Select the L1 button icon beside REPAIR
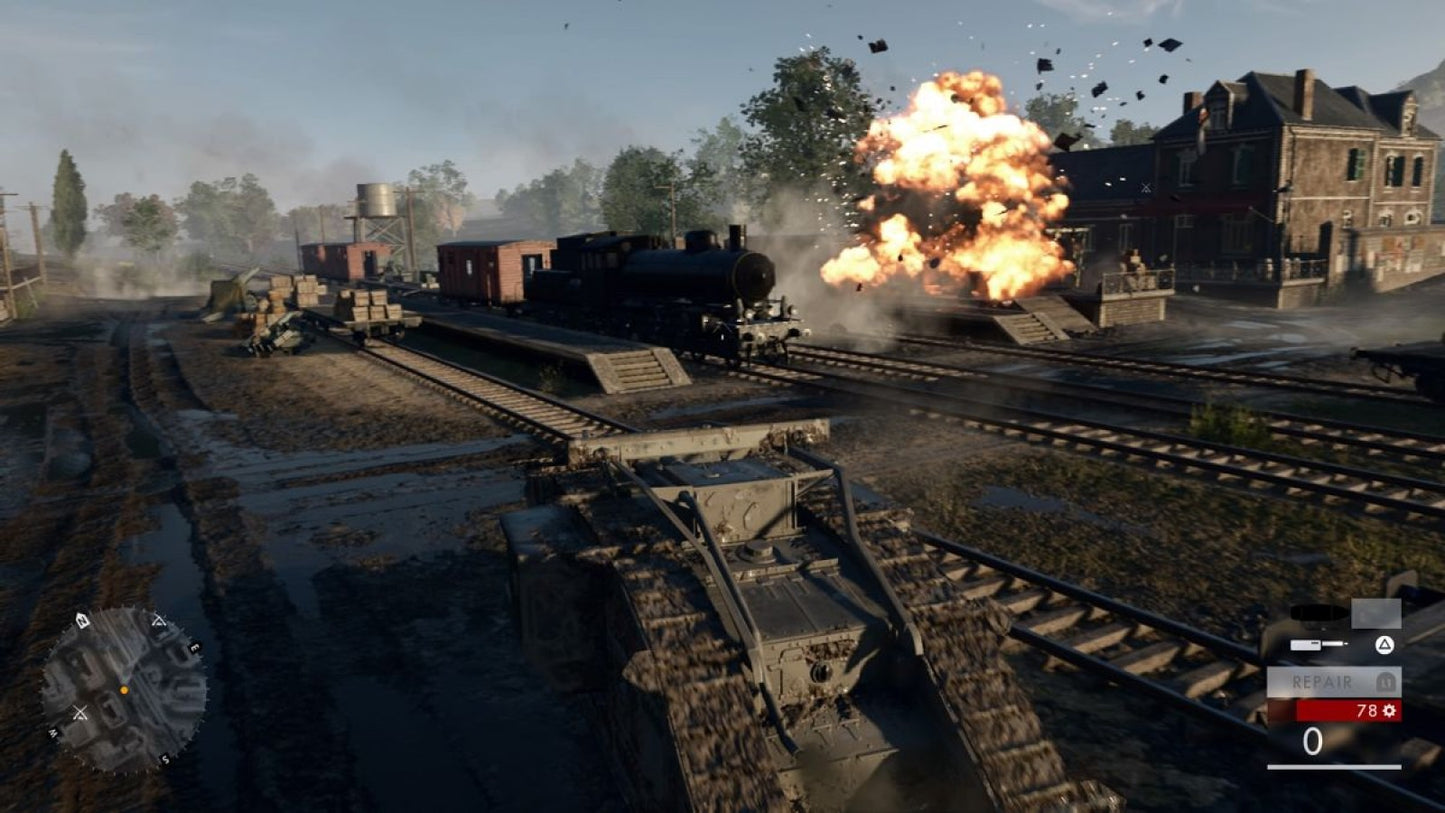 (x=1386, y=680)
